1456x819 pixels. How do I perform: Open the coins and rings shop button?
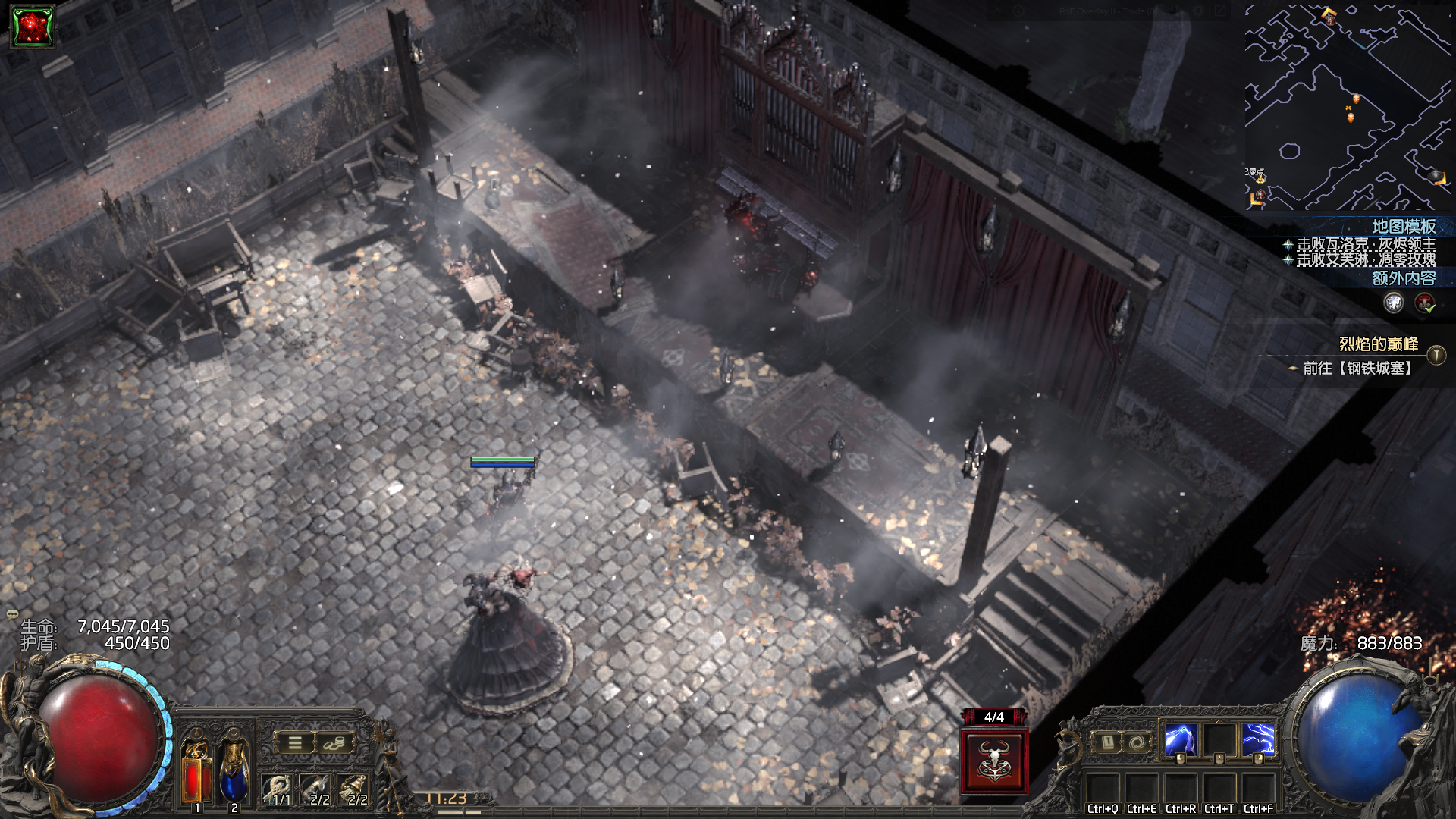[334, 743]
